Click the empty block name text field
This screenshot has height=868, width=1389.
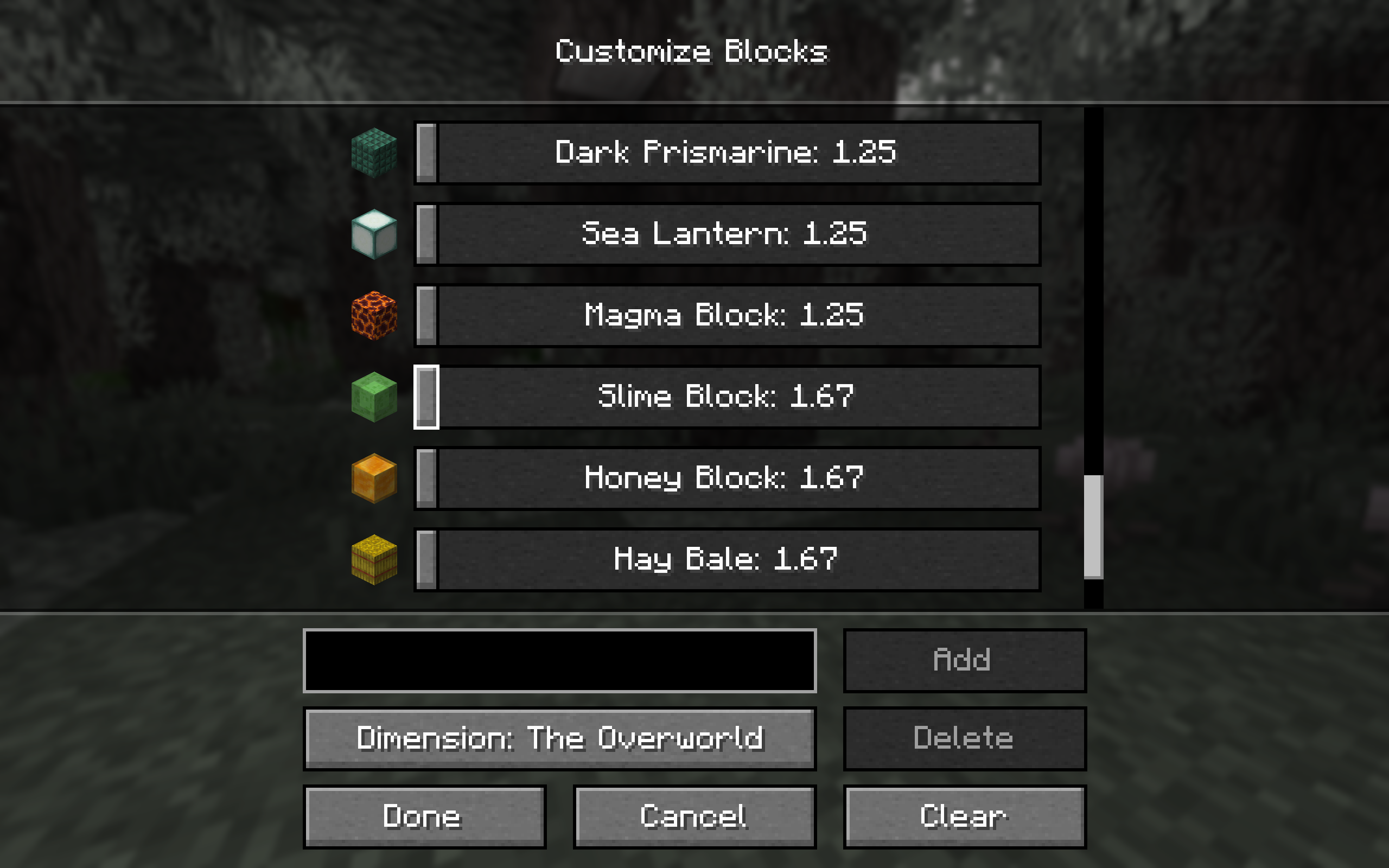tap(559, 660)
